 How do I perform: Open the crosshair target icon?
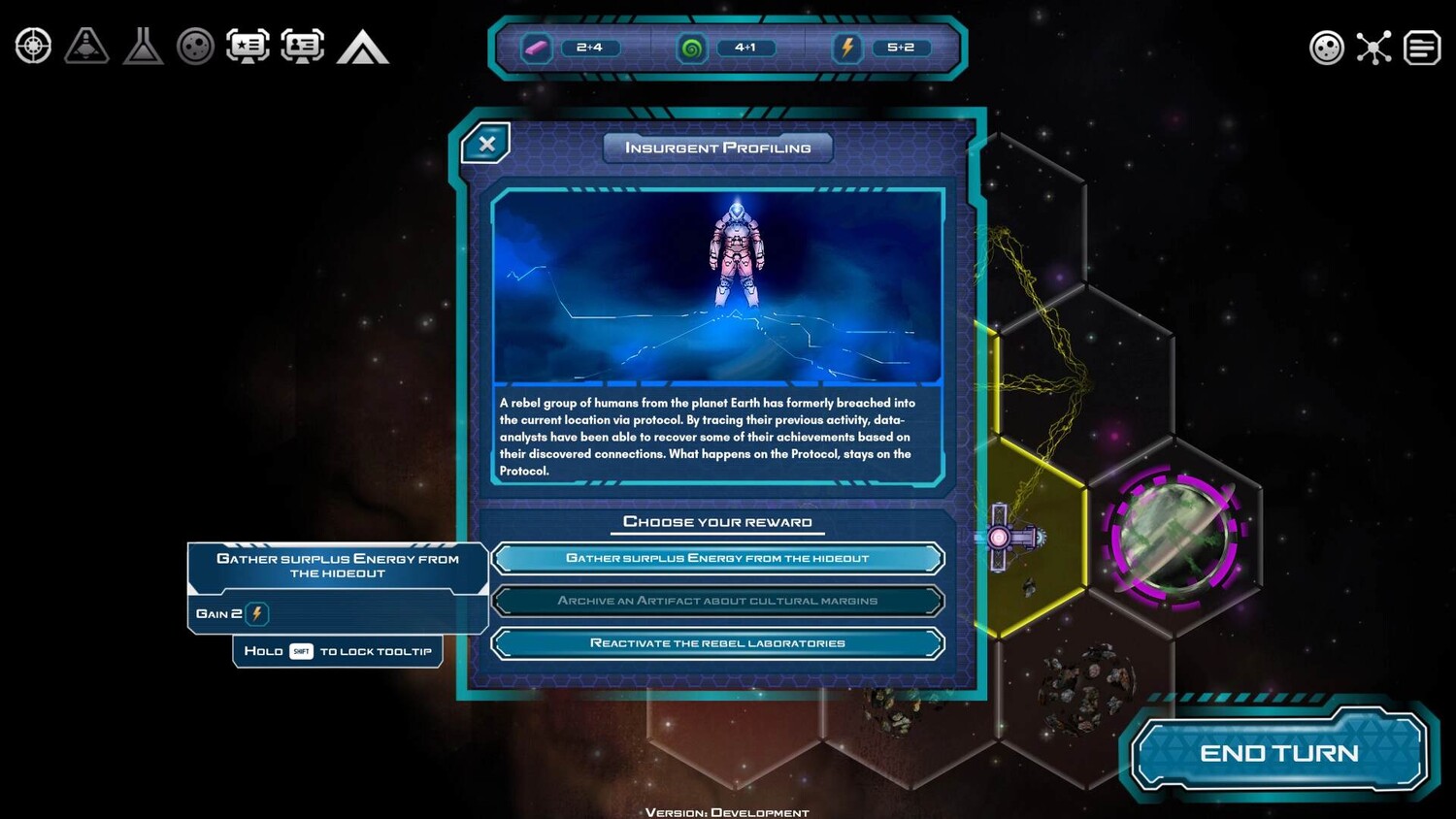click(x=33, y=47)
